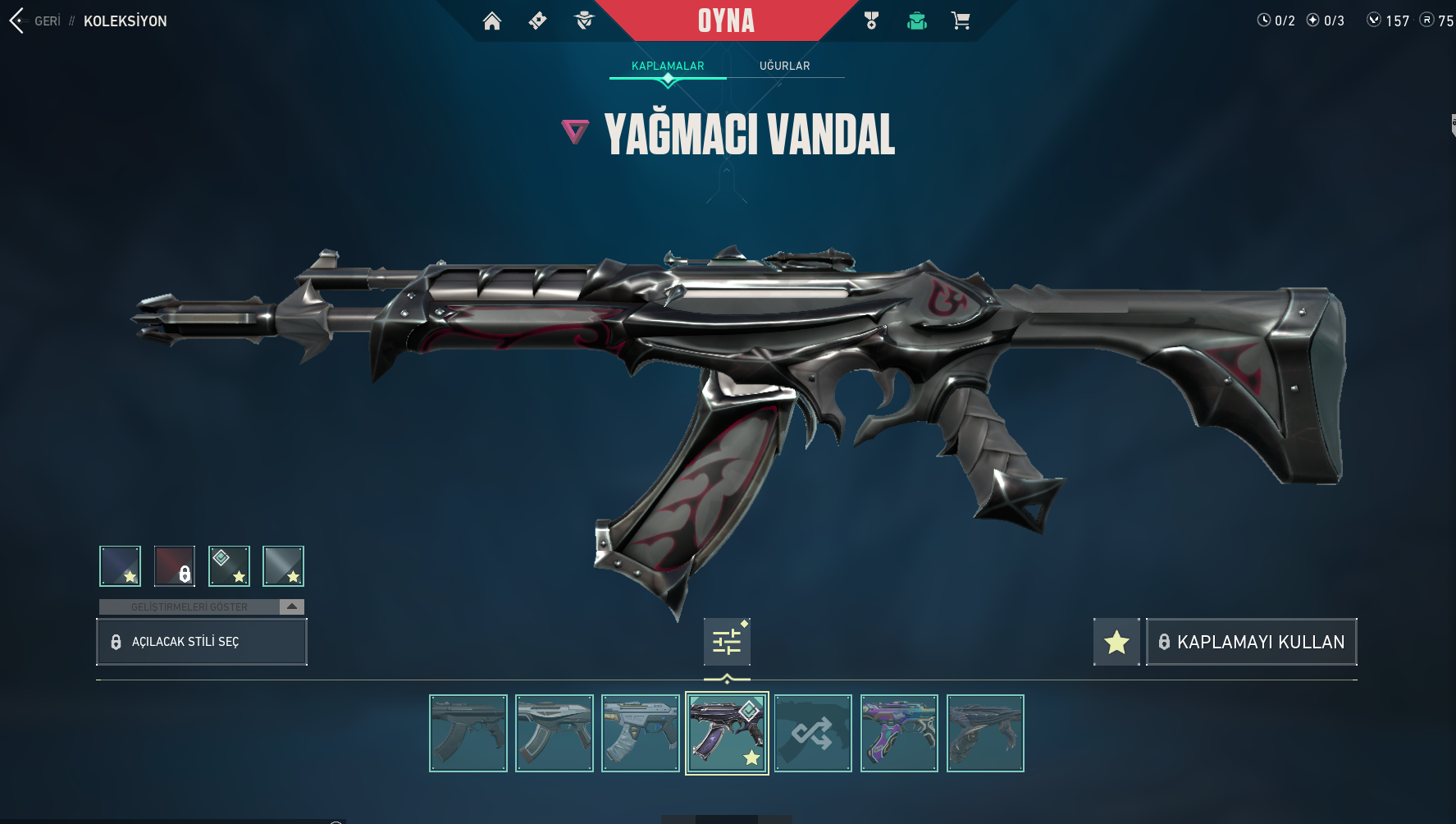
Task: Equip skin with KAPLAMAYI KULLAN
Action: (x=1251, y=642)
